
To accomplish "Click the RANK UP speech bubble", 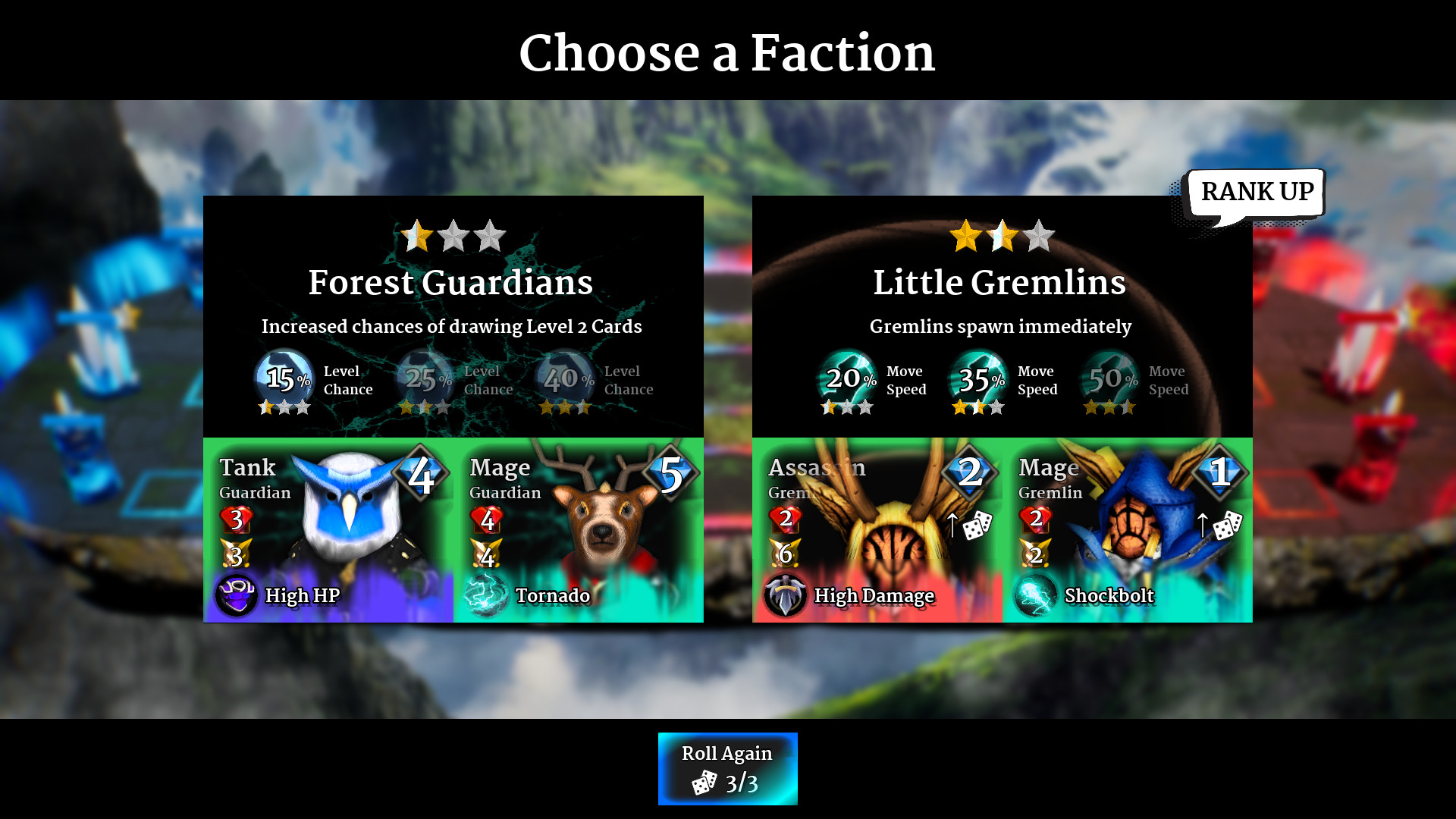I will coord(1256,192).
